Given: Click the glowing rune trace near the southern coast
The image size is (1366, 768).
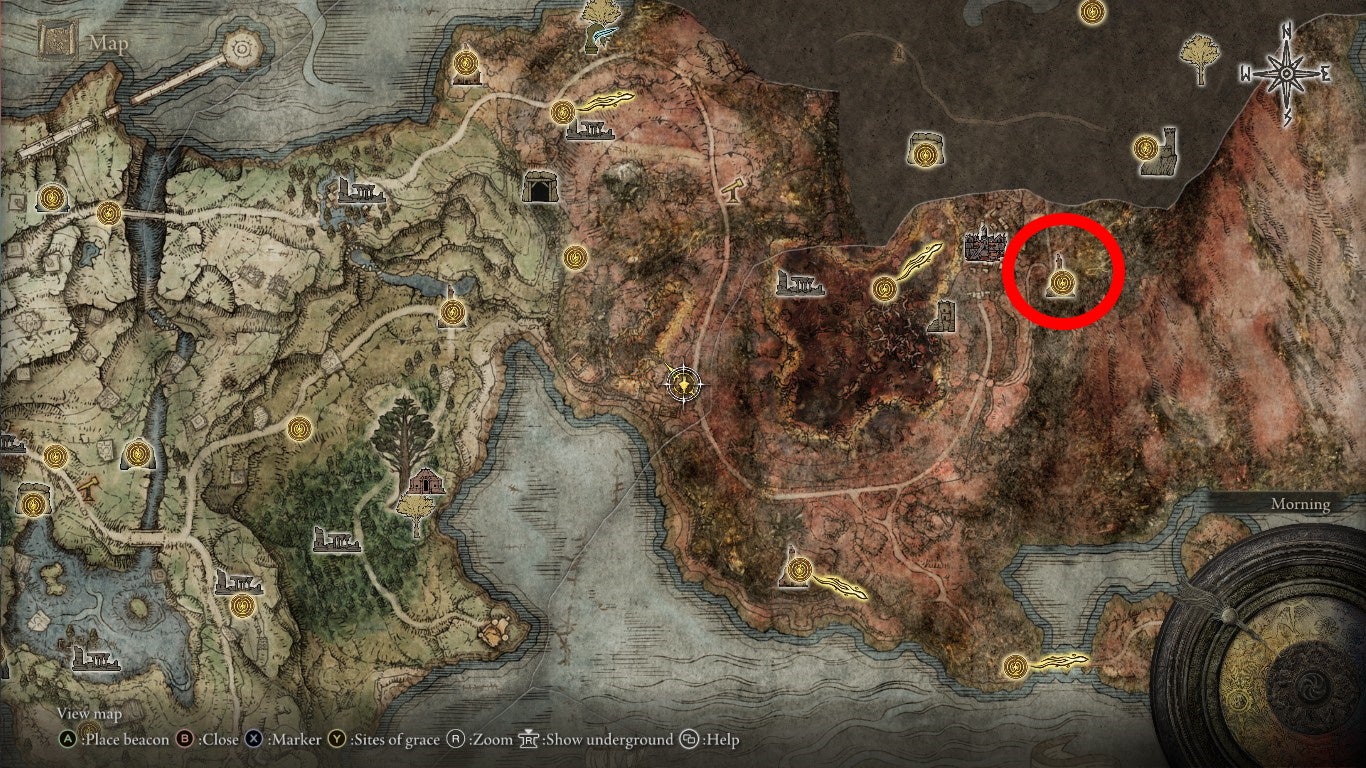Looking at the screenshot, I should coord(1060,662).
